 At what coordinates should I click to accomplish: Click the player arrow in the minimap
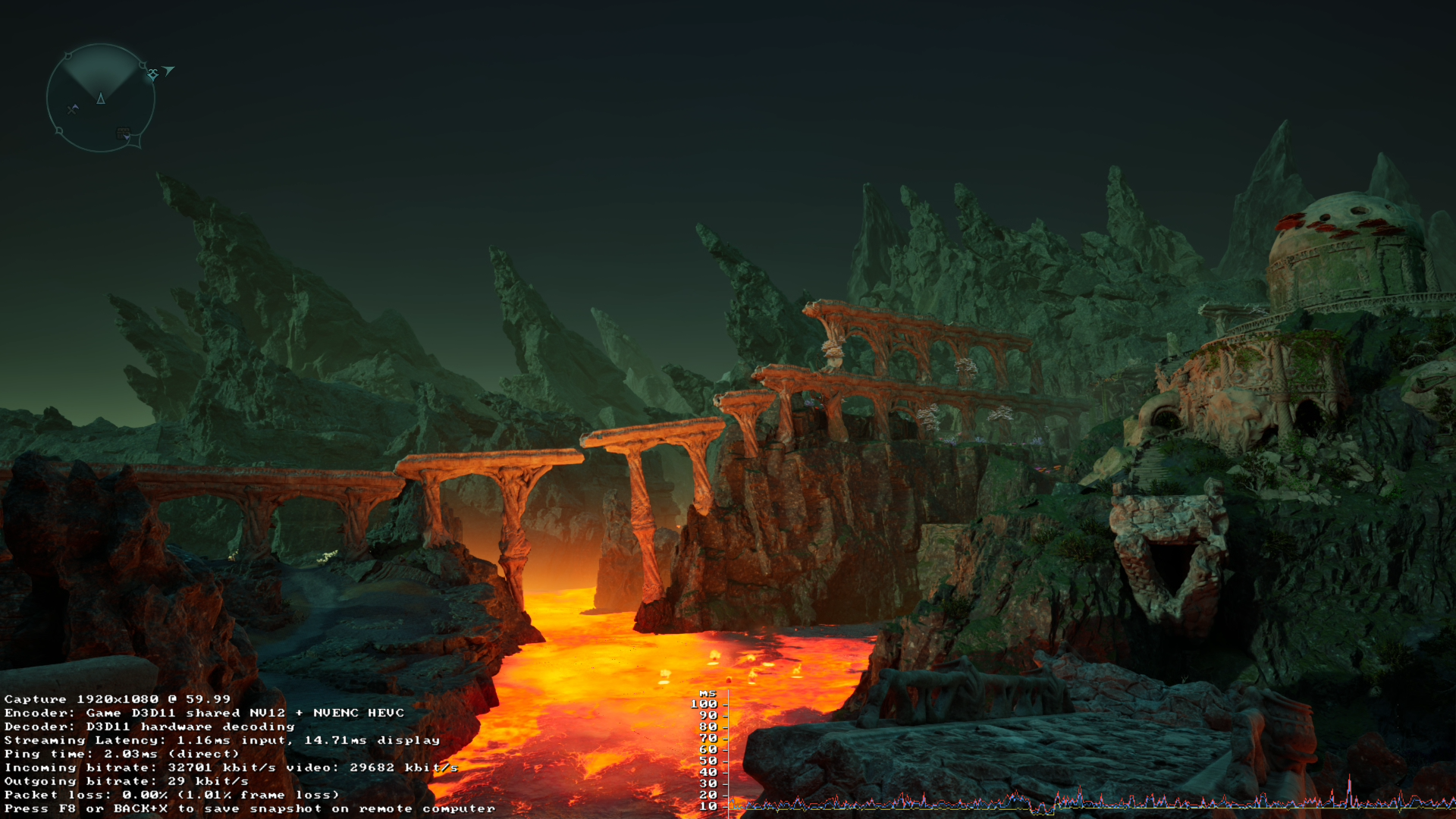pos(101,98)
